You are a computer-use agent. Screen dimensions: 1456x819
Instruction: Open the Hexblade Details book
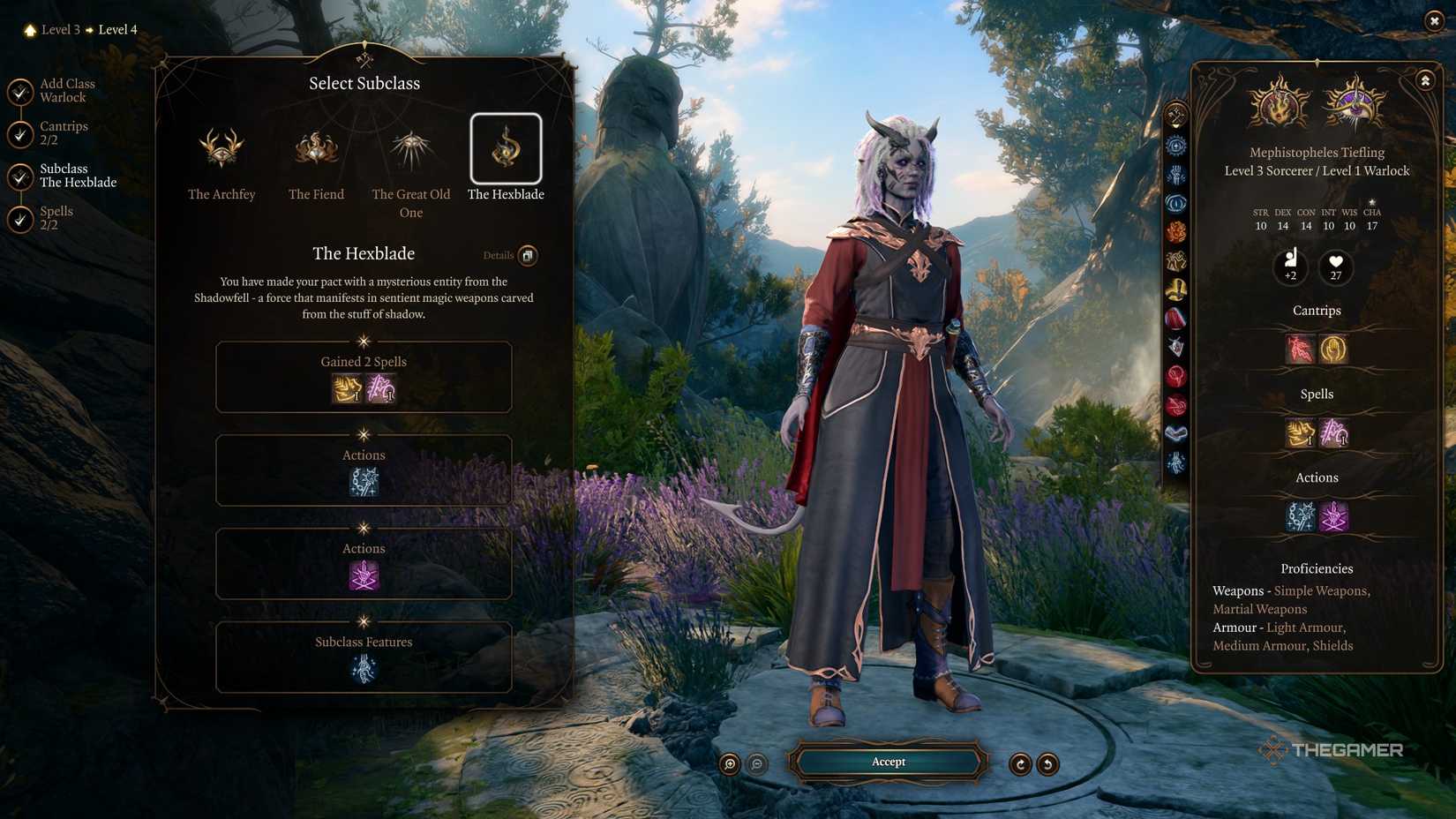point(528,256)
